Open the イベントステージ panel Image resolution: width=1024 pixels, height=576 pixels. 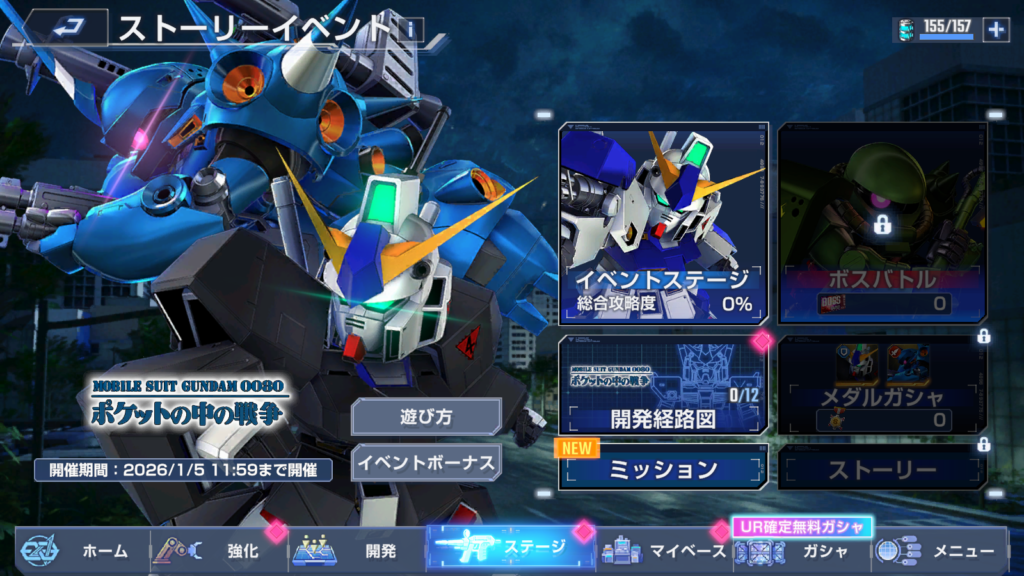pos(663,222)
